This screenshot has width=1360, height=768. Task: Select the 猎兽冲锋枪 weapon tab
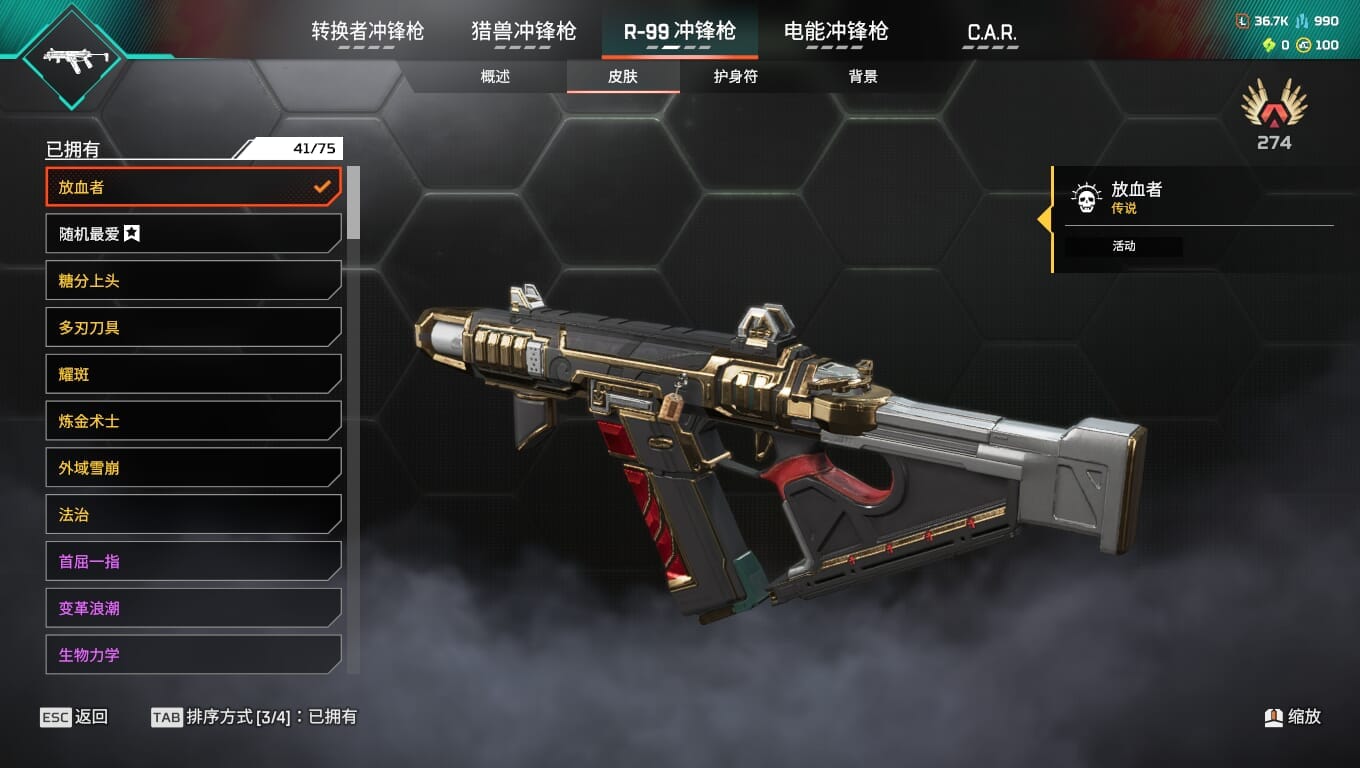tap(523, 32)
